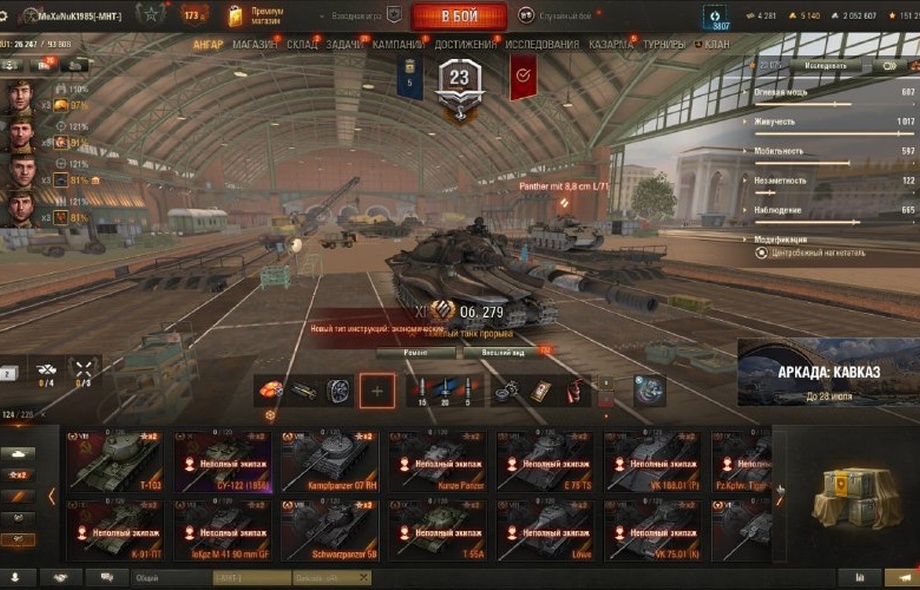Start battle with the В БОЙ button

[x=459, y=16]
